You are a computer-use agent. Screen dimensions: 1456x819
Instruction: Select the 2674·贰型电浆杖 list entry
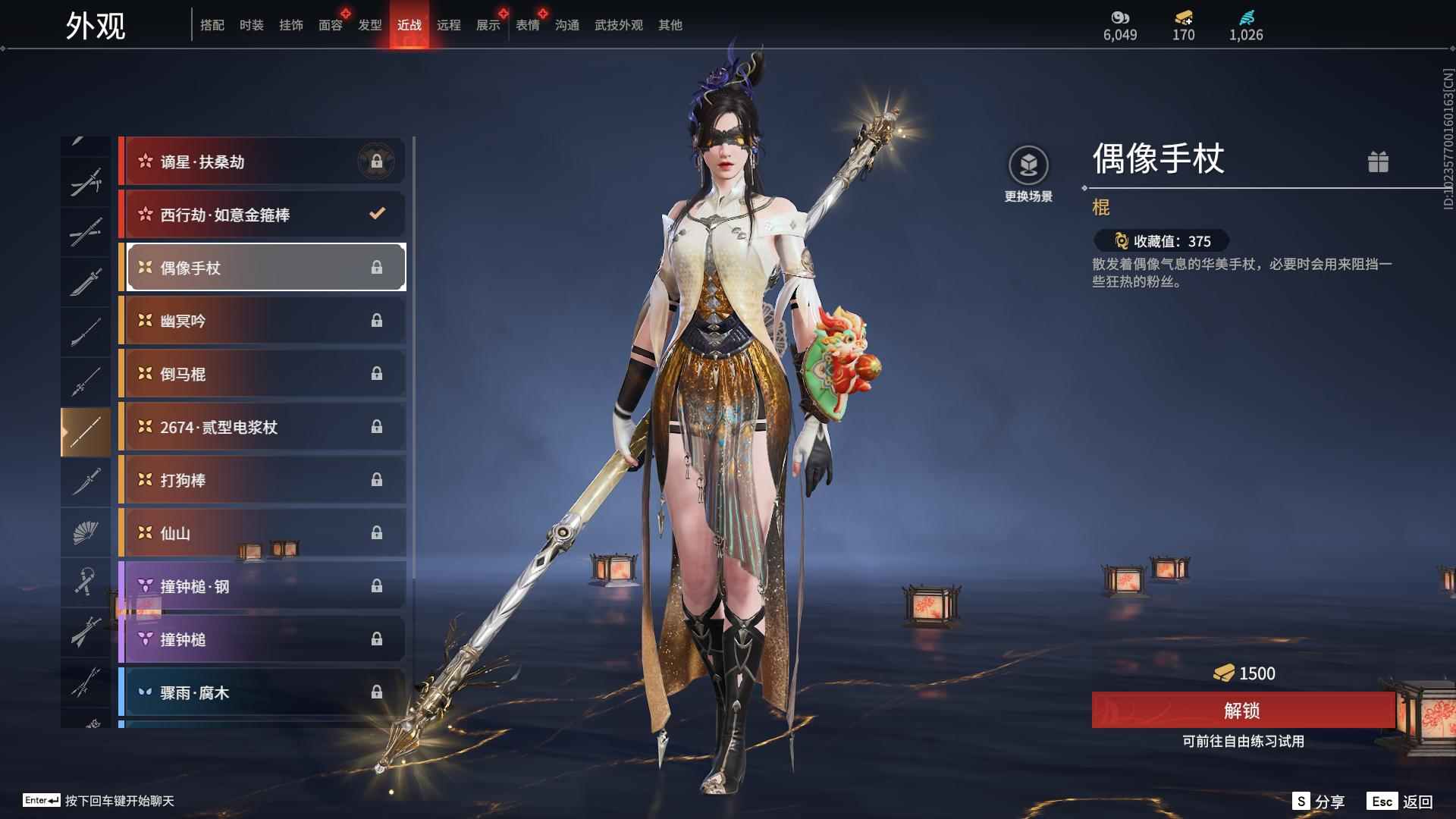tap(262, 427)
